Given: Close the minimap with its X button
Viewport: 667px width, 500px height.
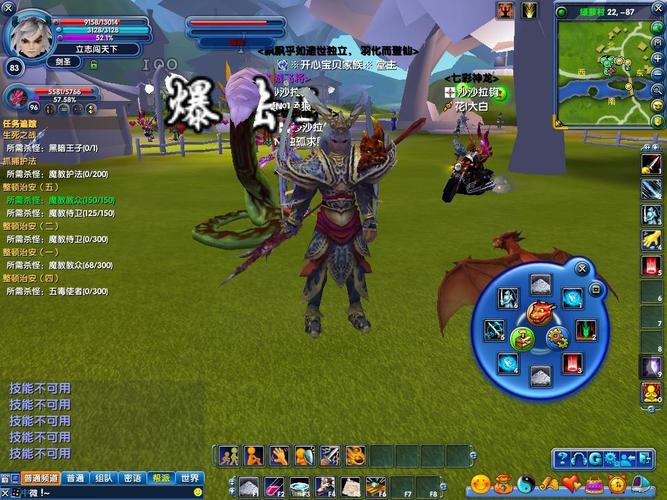Looking at the screenshot, I should [x=658, y=8].
